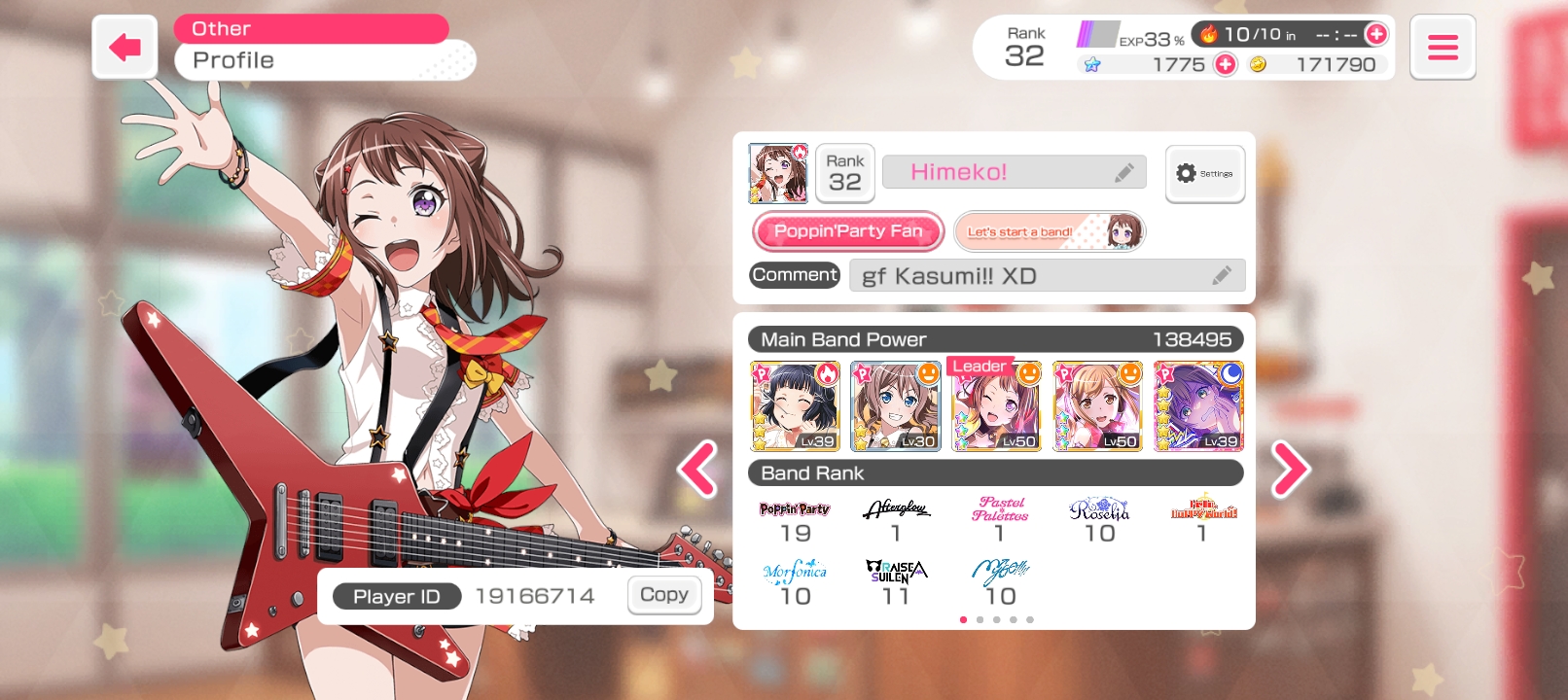Select the dark-haired fire-attribute Lv39 card
The height and width of the screenshot is (700, 1568).
click(x=795, y=406)
